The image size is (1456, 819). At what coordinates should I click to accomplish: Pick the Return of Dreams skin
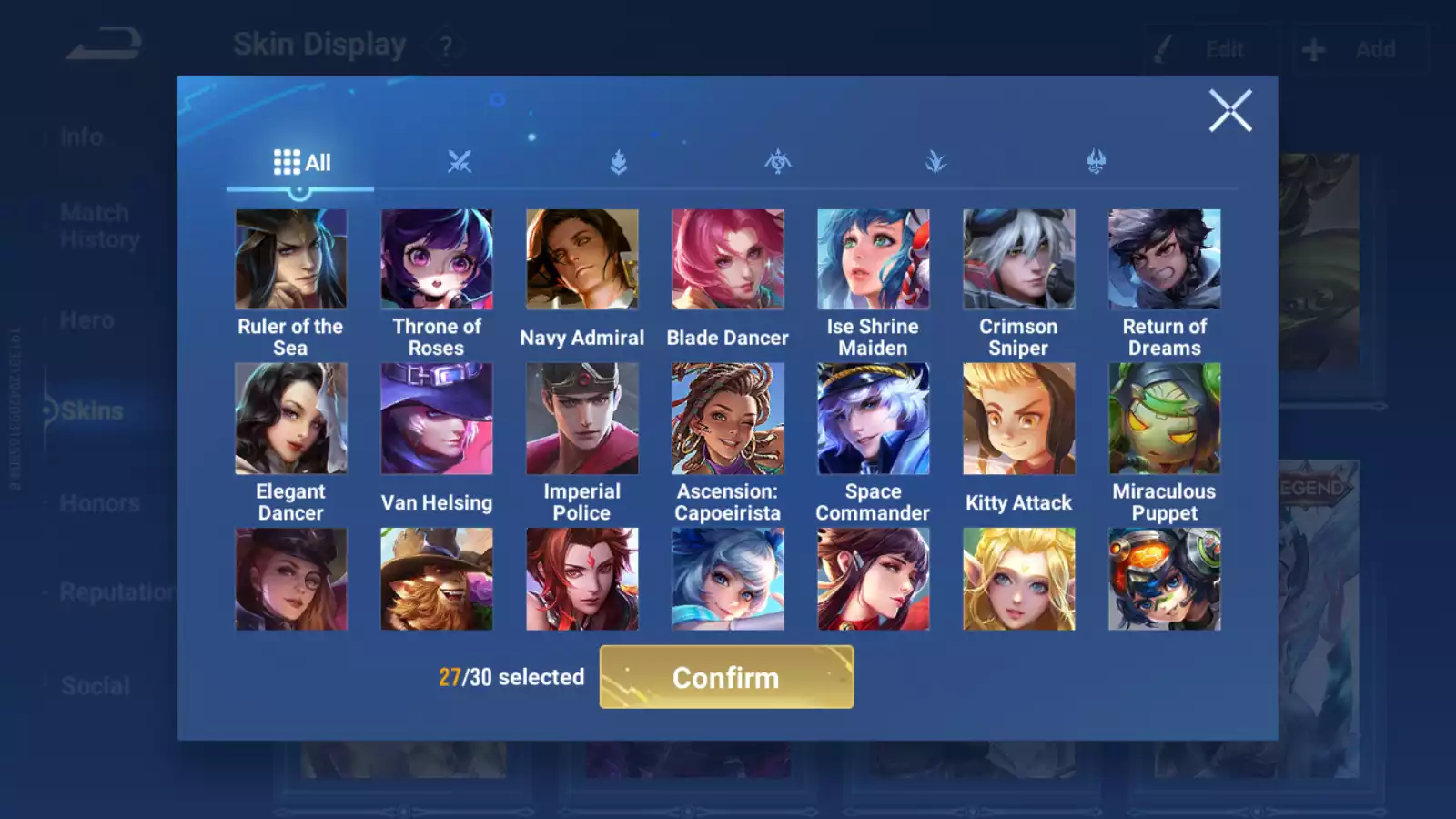(x=1164, y=260)
